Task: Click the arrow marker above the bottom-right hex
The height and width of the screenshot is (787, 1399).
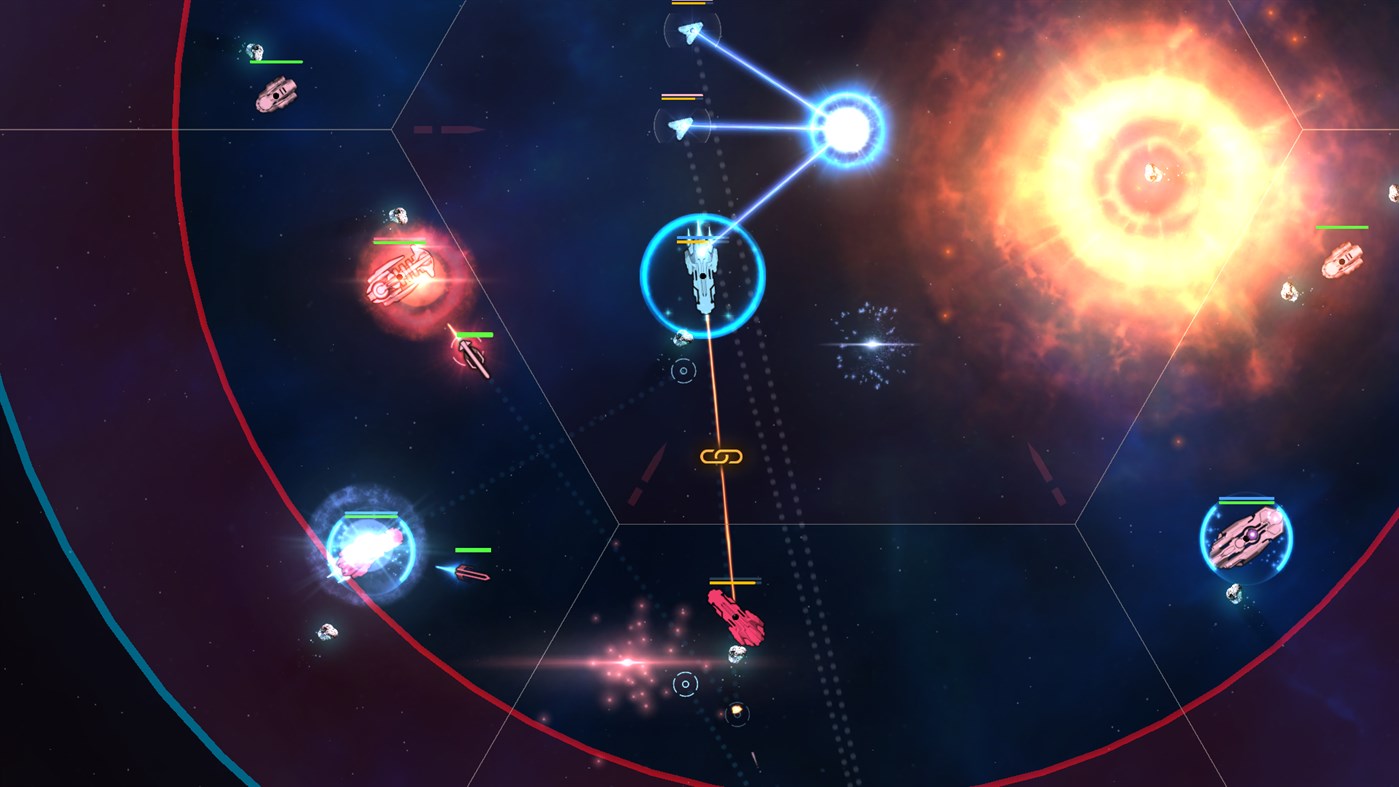Action: [x=1044, y=475]
